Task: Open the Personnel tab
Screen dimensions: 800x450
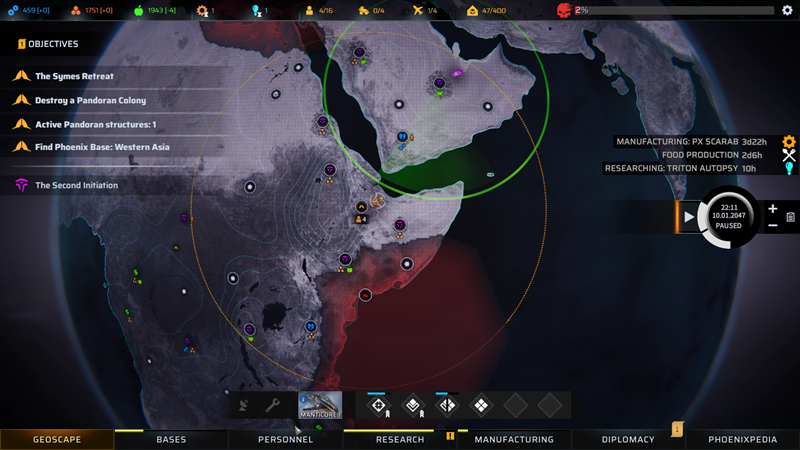Action: 285,439
